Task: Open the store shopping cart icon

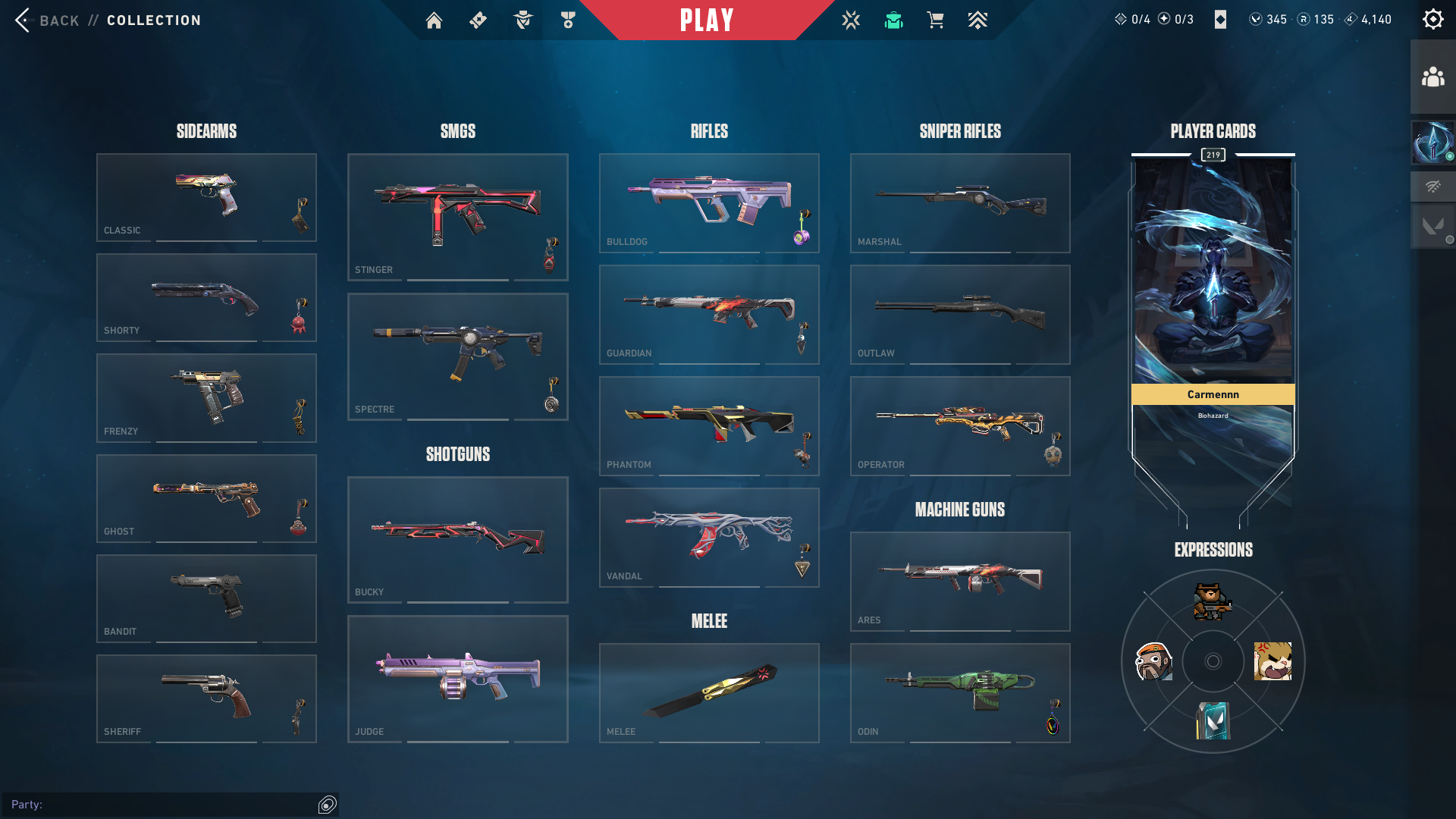Action: tap(936, 20)
